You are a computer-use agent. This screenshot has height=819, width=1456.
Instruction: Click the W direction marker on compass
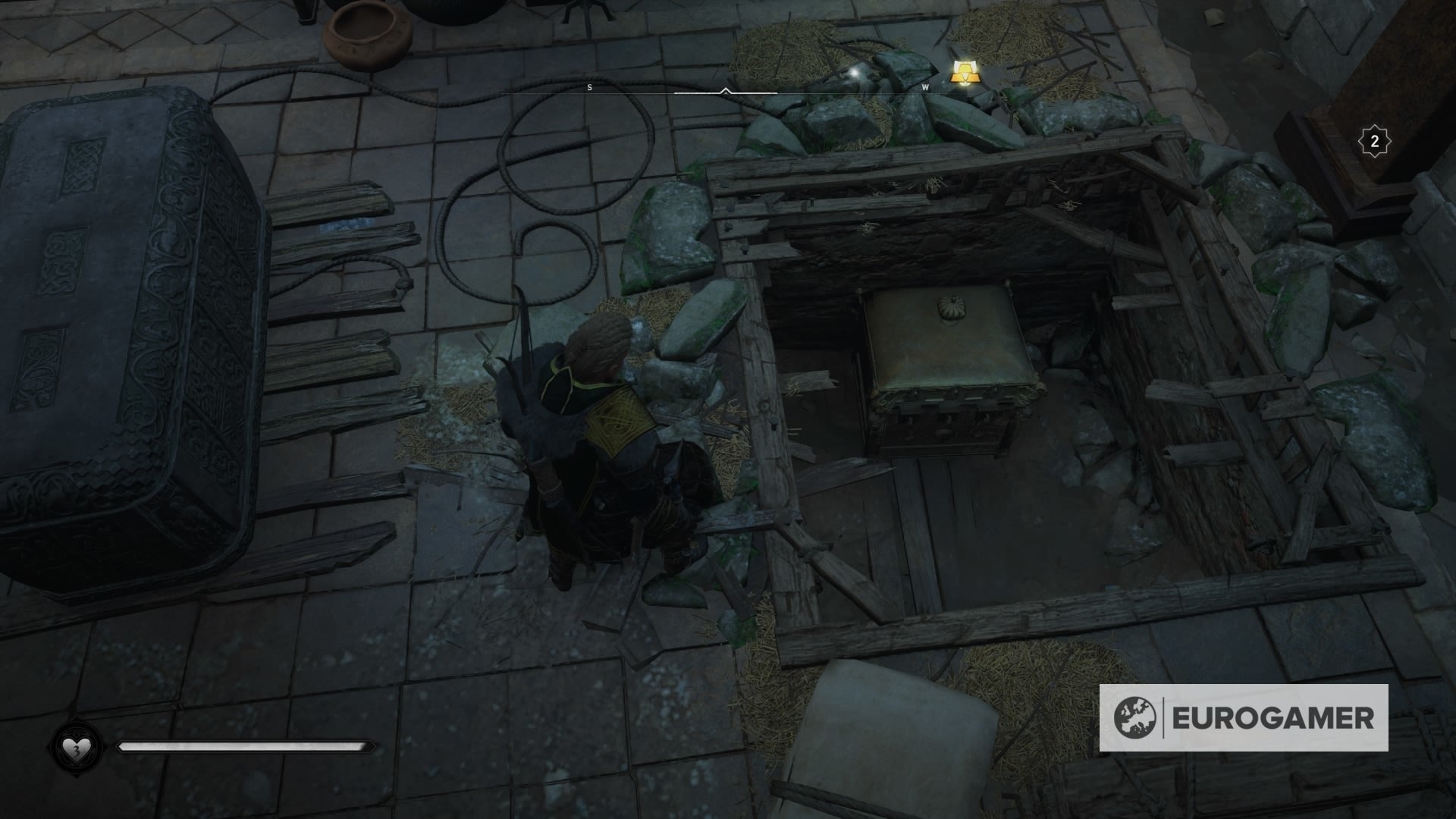[924, 86]
